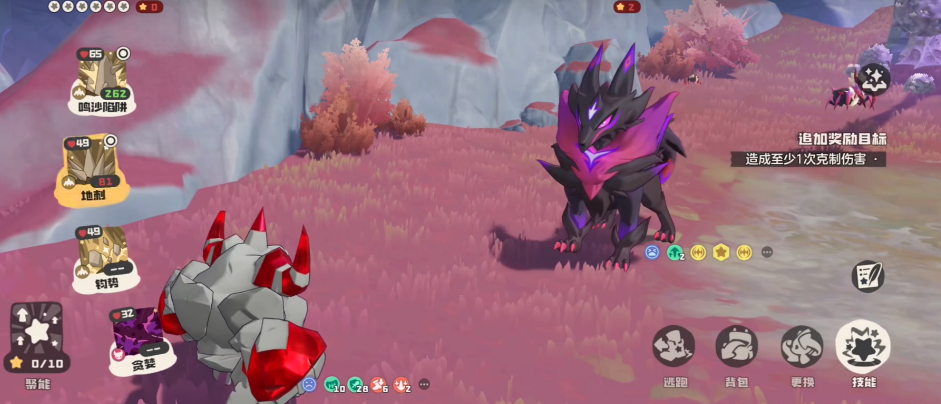Expand the enemy's status effect ellipsis
Viewport: 941px width, 404px height.
(767, 253)
